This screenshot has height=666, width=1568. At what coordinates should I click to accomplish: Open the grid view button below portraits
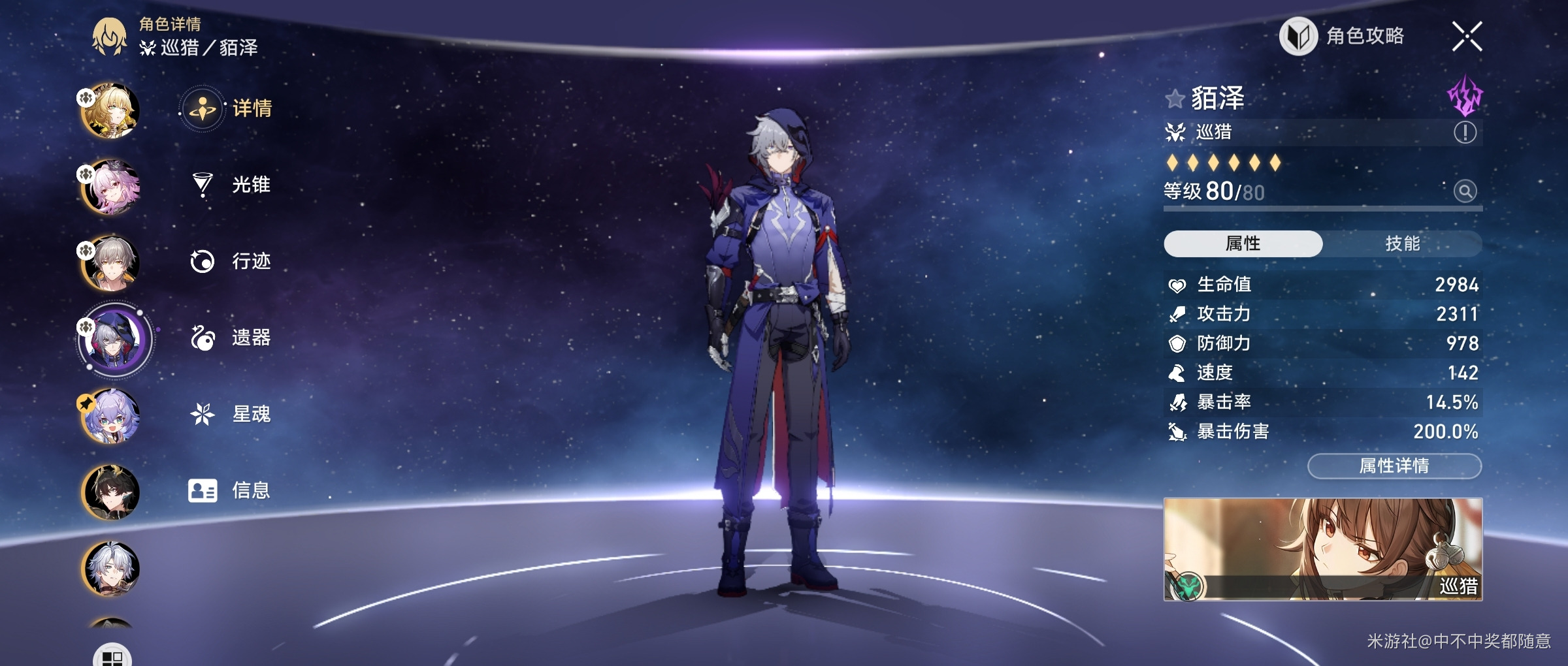112,656
